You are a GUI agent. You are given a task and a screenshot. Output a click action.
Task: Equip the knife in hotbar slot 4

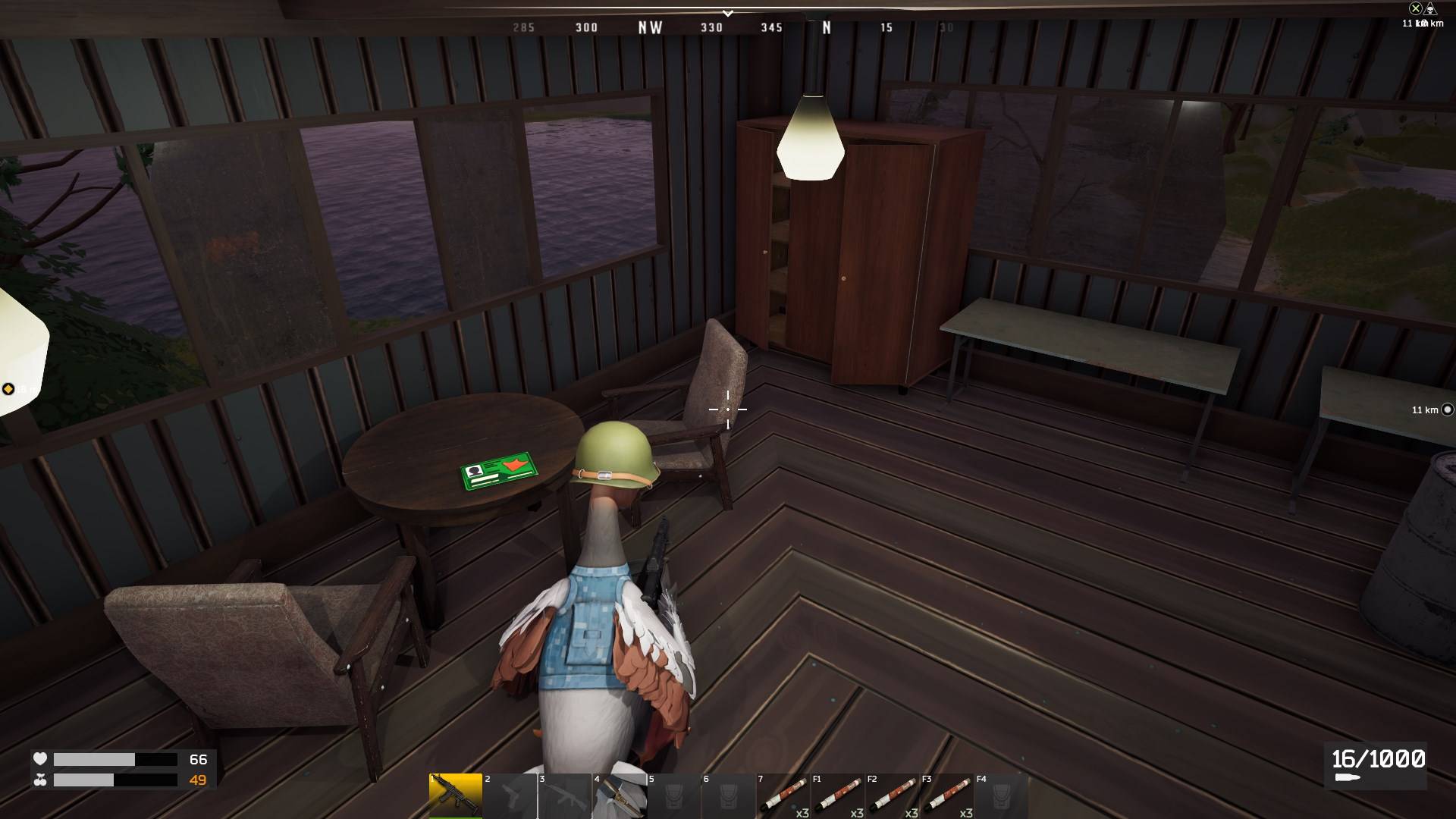(620, 795)
